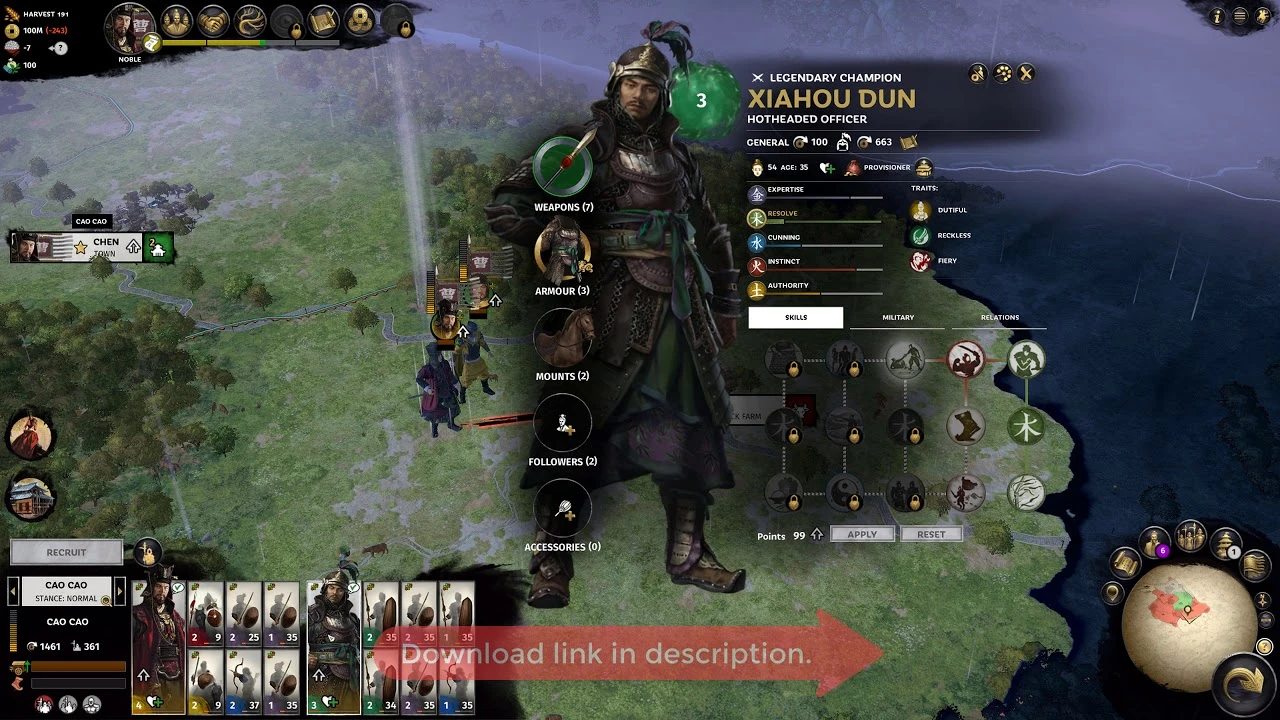This screenshot has width=1280, height=720.
Task: Open the Accessories (0) slot
Action: pyautogui.click(x=563, y=507)
